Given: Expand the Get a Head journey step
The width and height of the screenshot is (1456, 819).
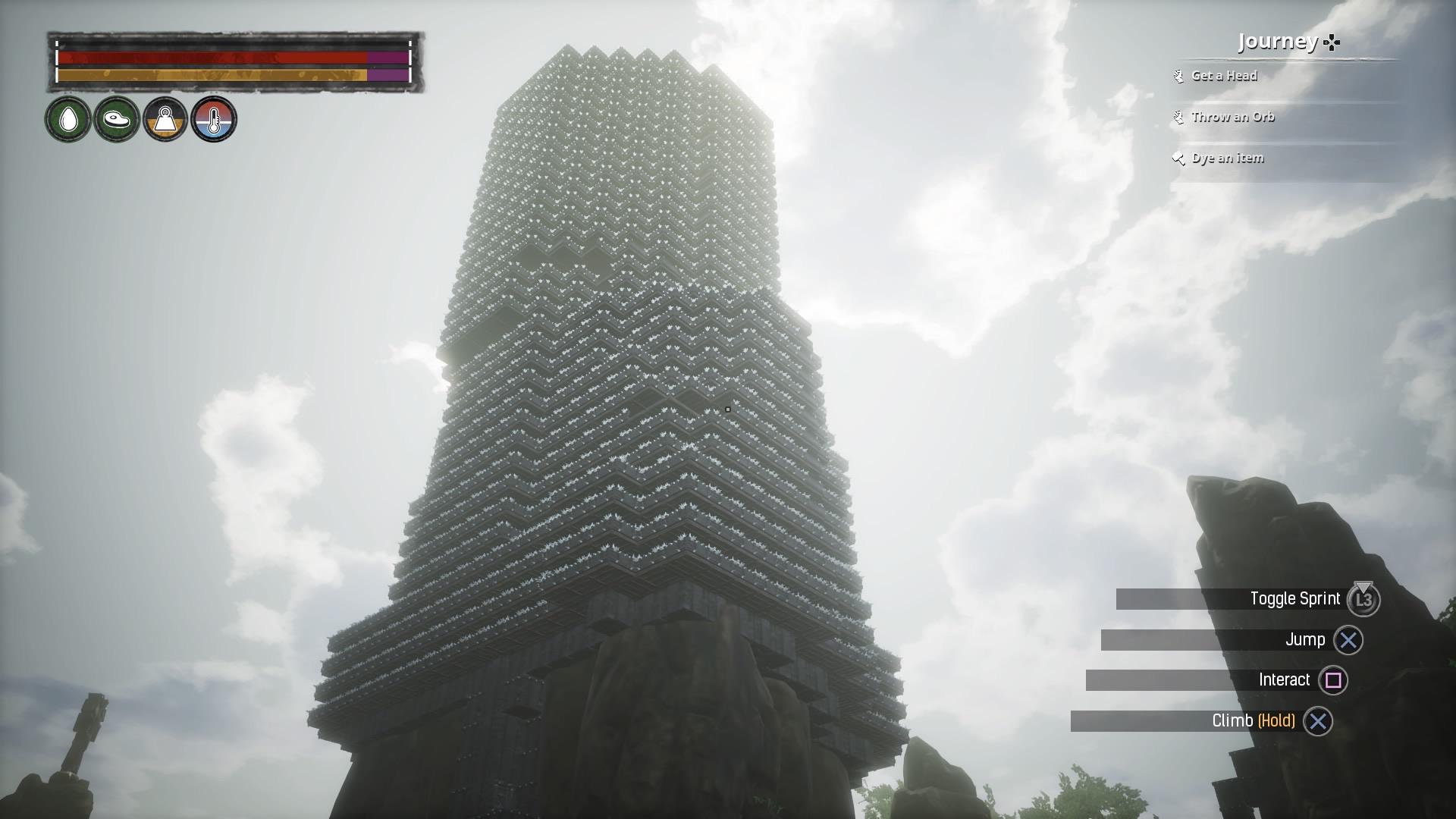Looking at the screenshot, I should coord(1223,76).
